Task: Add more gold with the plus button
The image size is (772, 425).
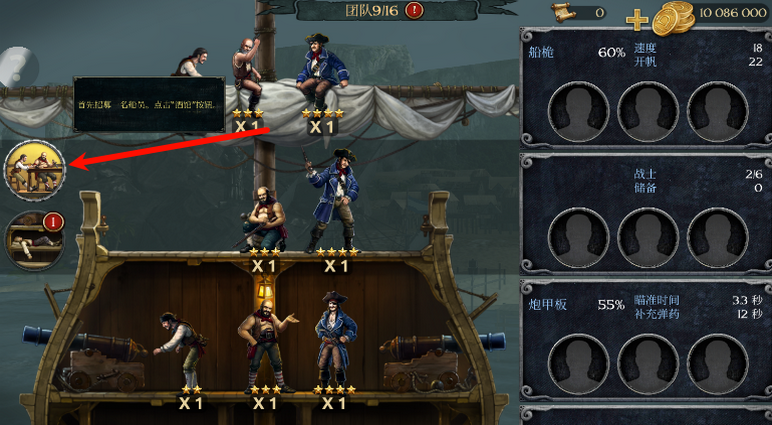Action: [637, 18]
